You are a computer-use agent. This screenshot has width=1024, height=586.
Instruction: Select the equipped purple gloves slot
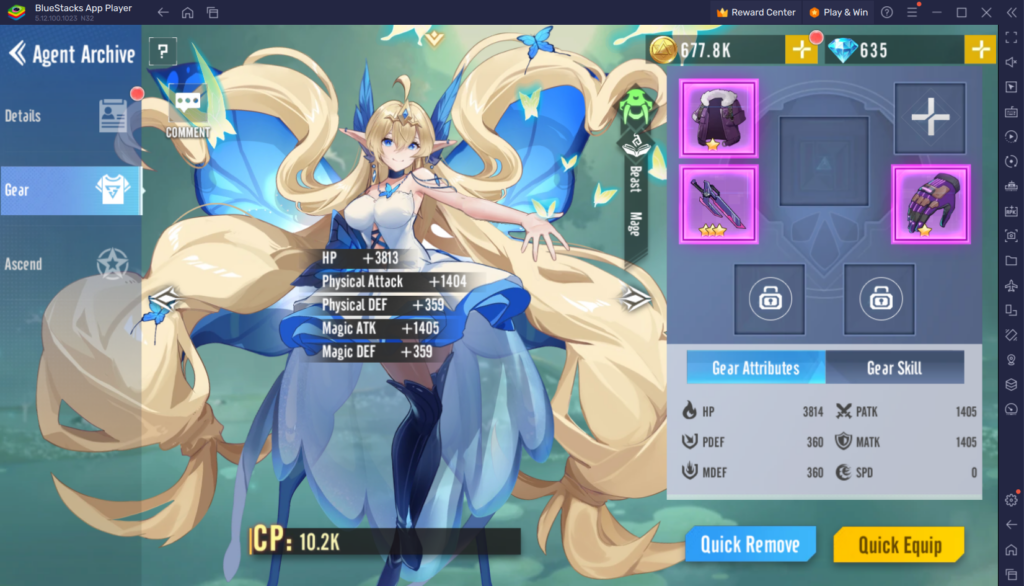click(x=930, y=204)
